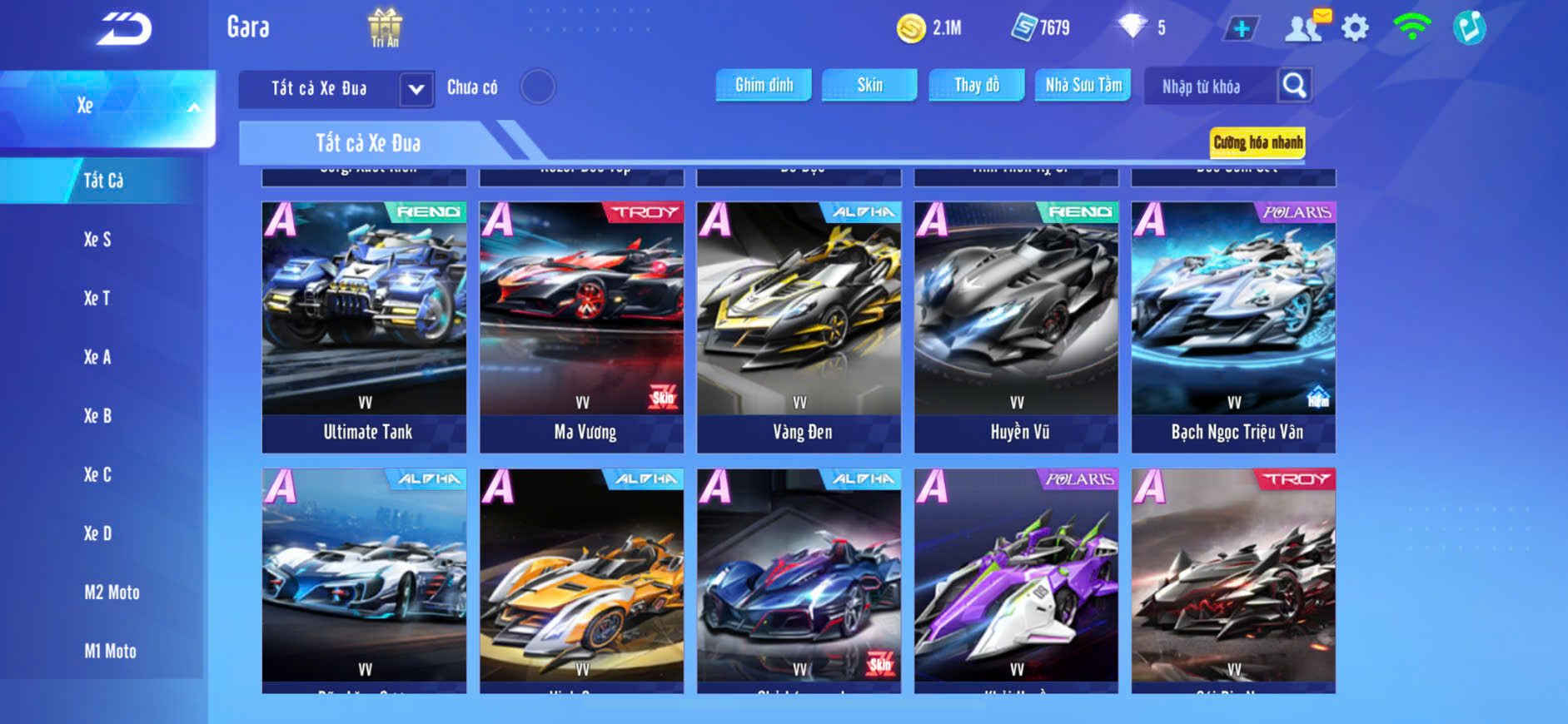Choose the Ma Vương car card

pyautogui.click(x=581, y=326)
